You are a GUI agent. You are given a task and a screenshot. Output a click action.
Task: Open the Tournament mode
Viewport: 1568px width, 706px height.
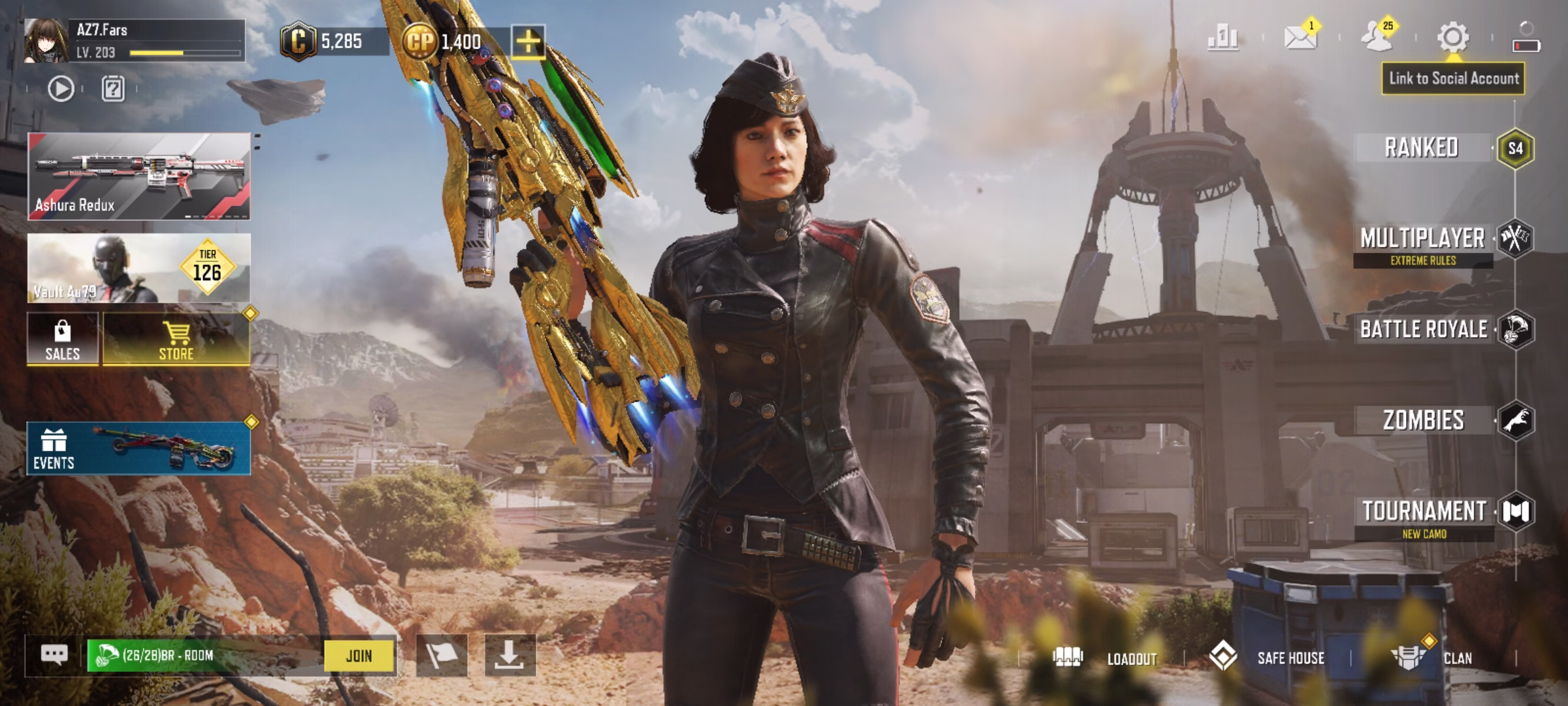[1424, 512]
